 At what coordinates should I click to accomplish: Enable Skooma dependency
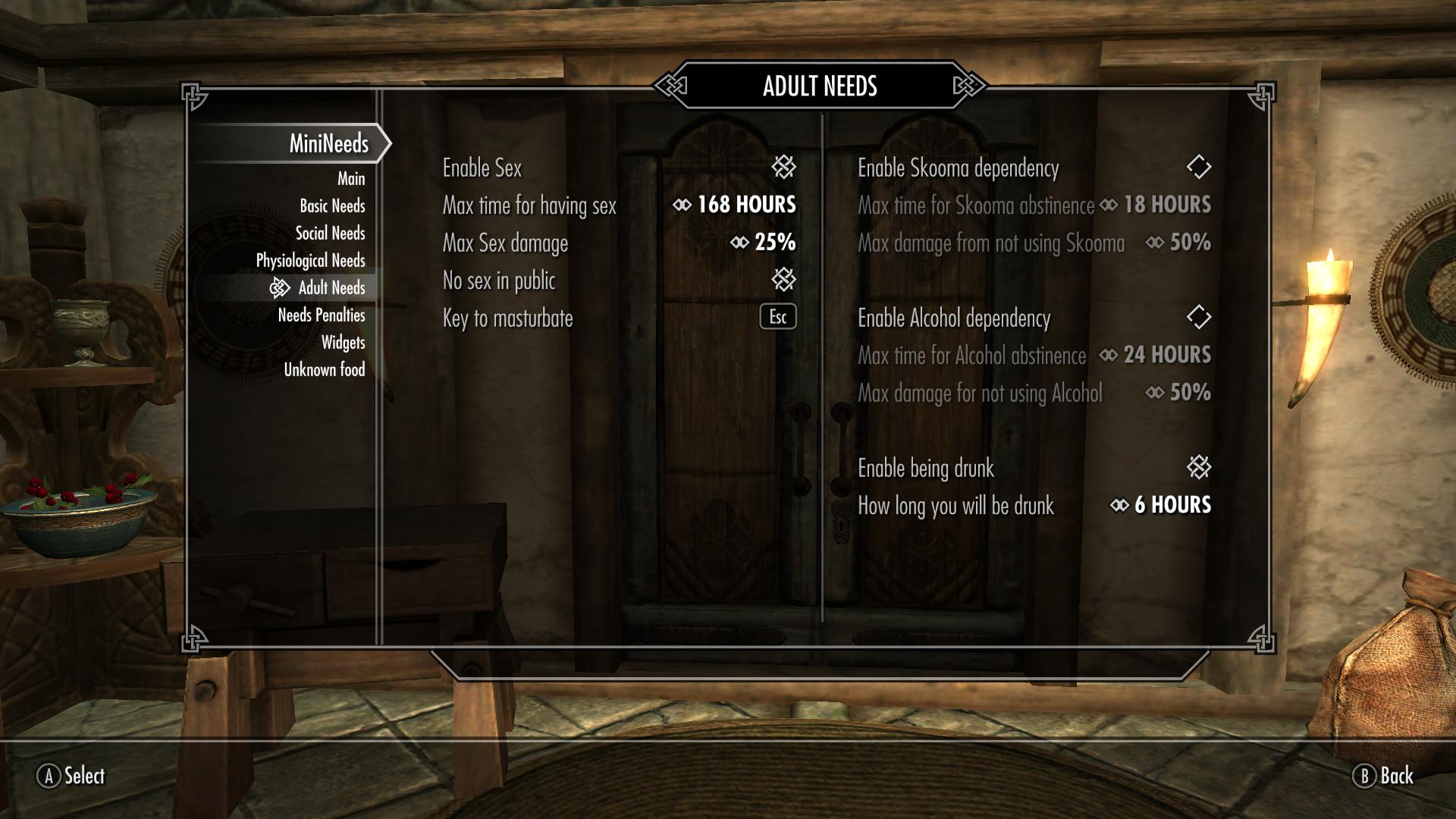coord(1198,167)
